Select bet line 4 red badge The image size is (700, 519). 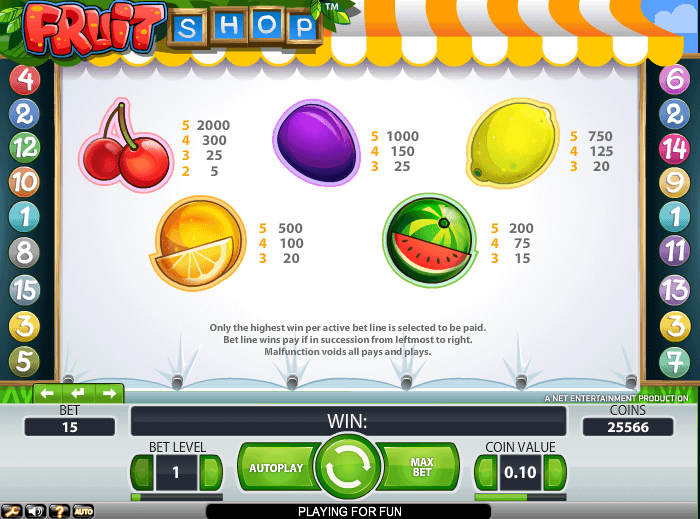click(x=23, y=78)
